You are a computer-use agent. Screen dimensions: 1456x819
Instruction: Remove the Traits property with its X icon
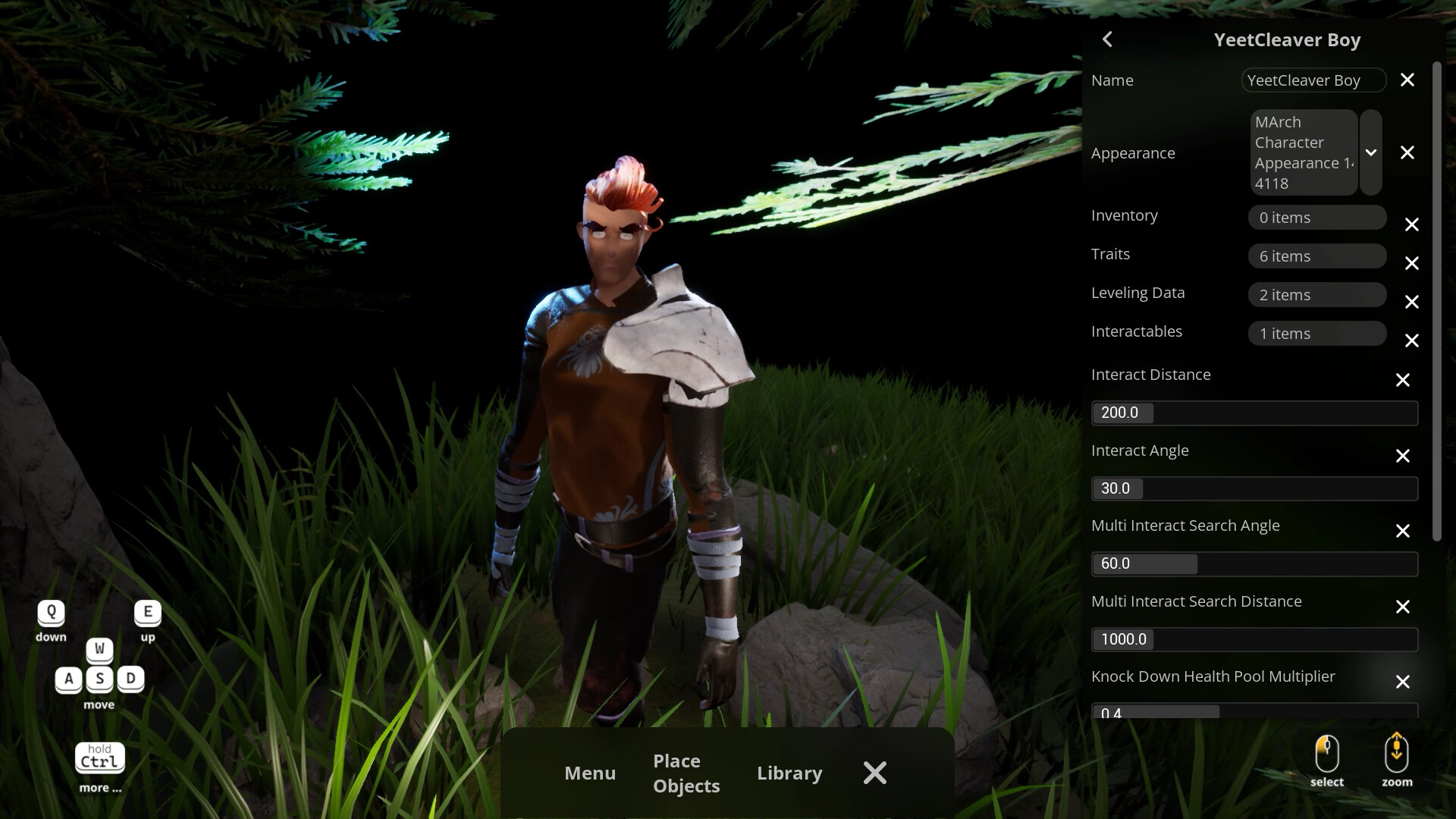click(1412, 263)
